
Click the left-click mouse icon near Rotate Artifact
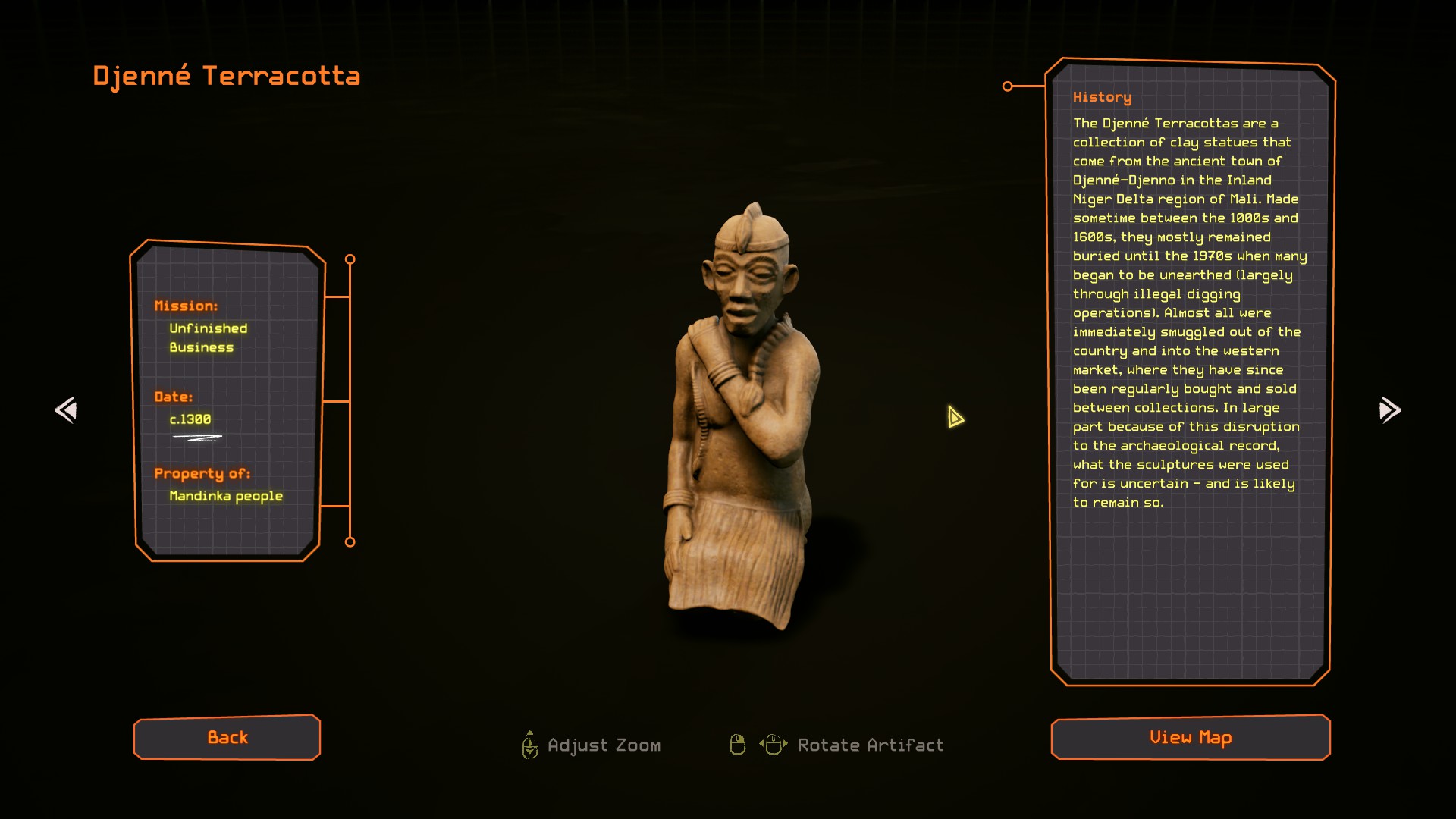pyautogui.click(x=737, y=745)
